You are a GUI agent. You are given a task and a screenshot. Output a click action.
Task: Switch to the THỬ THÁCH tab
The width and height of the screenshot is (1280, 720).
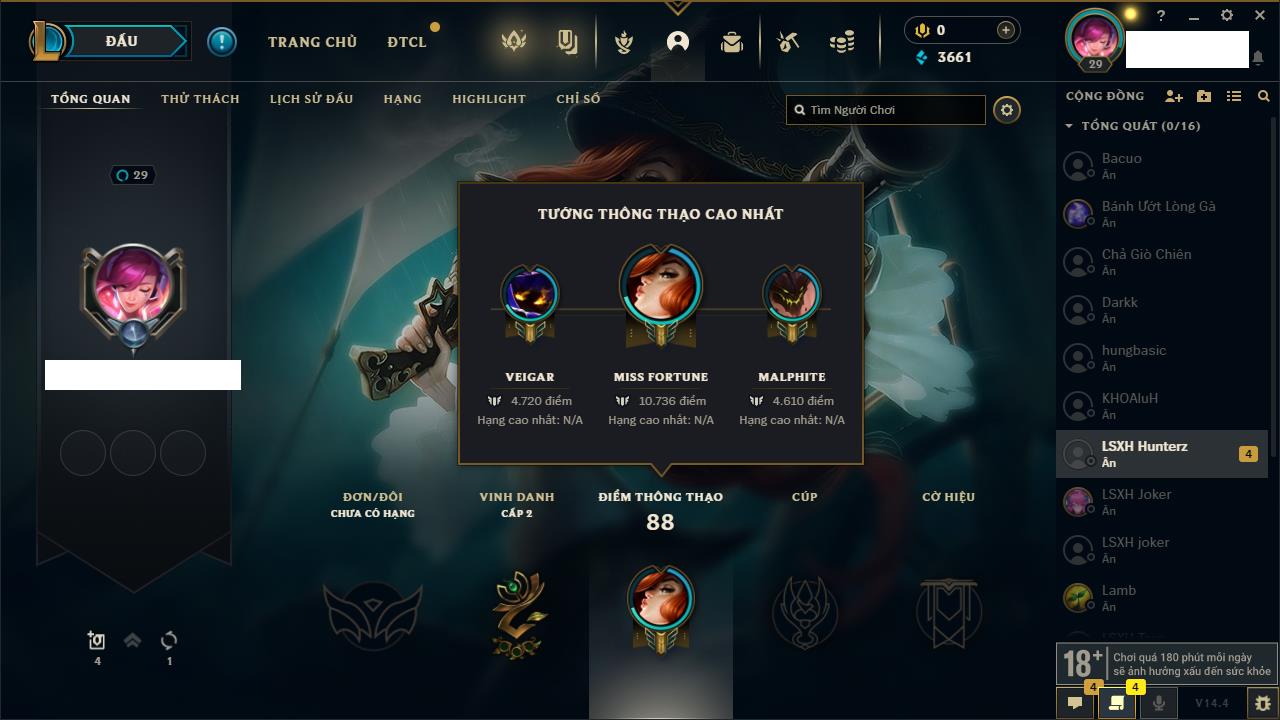200,99
